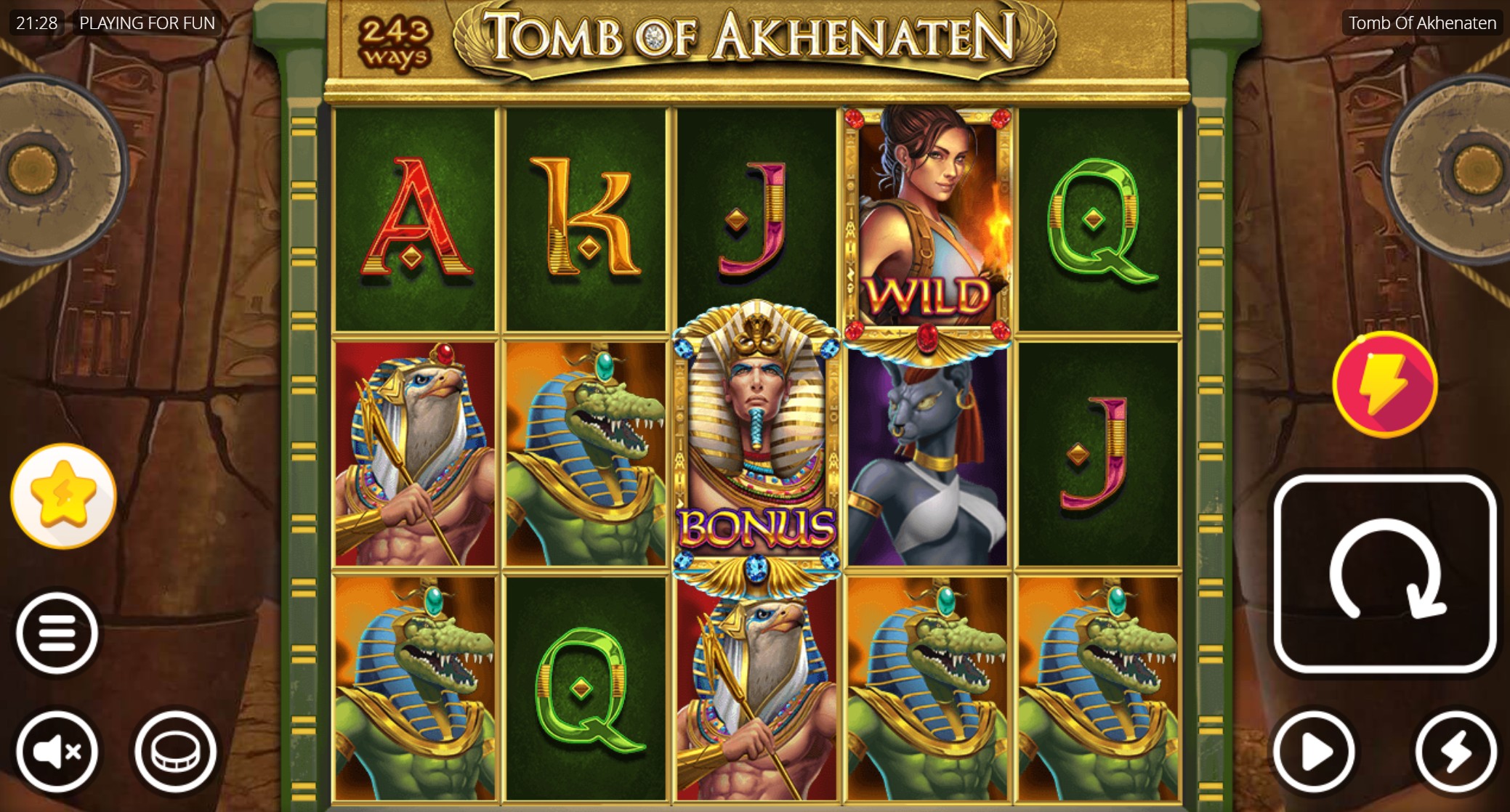Select the crocodile god symbol on reel two

(x=589, y=450)
